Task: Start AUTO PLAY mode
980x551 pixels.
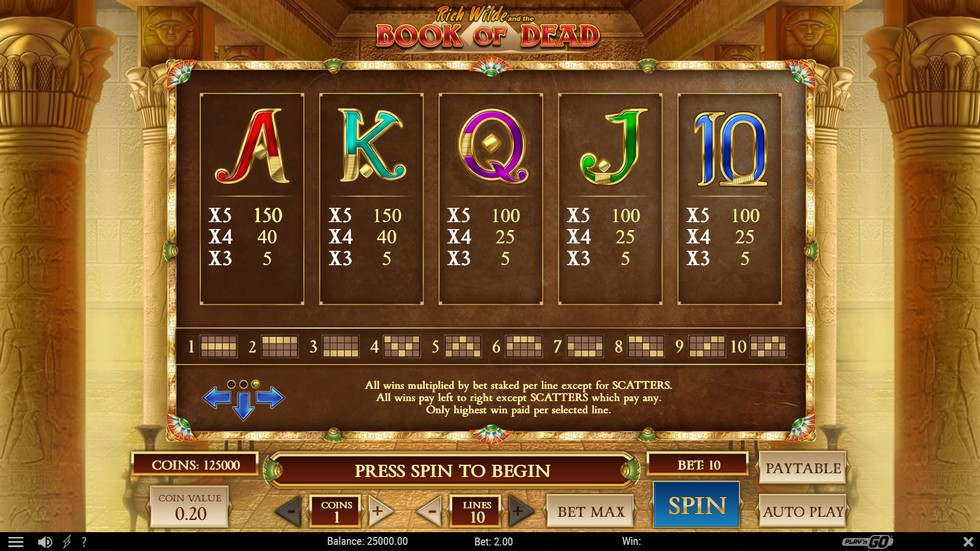Action: (x=802, y=511)
